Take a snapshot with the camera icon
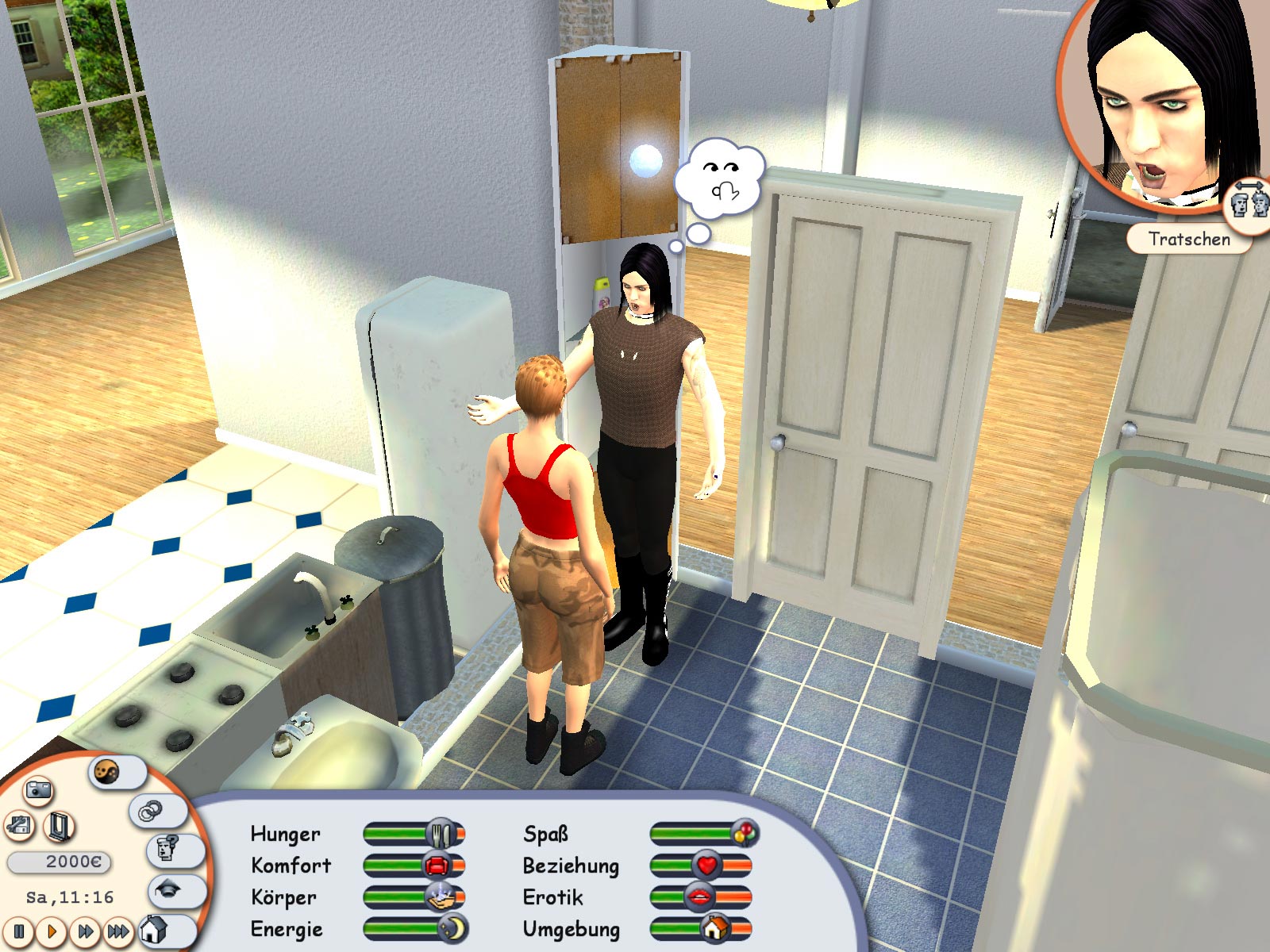Screen dimensions: 1270x952 [x=38, y=791]
